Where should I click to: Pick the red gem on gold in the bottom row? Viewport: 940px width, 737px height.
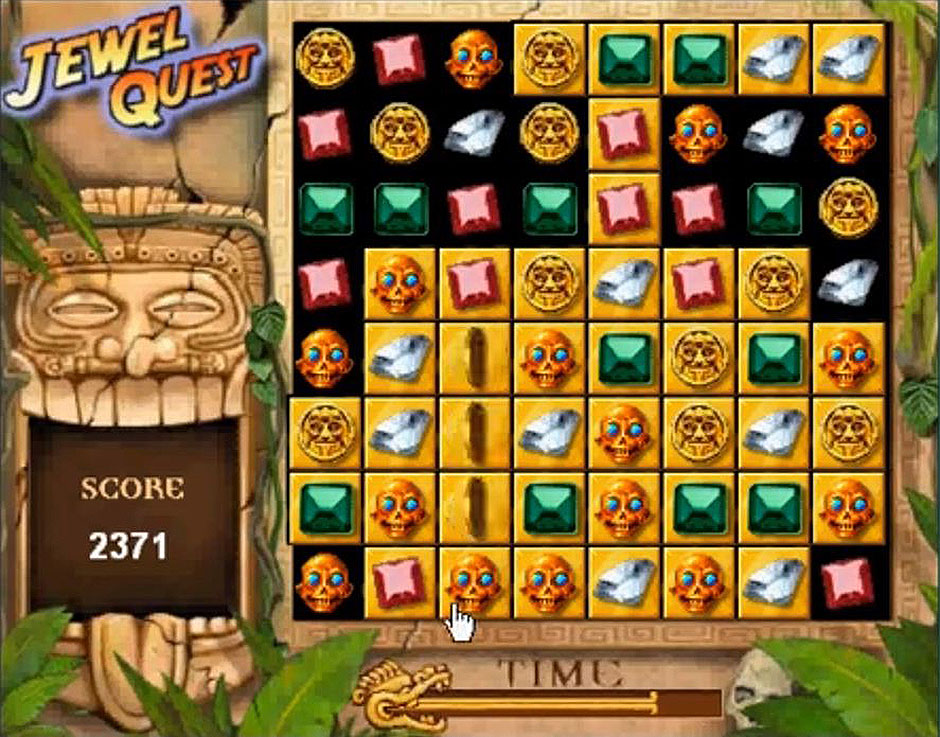399,582
